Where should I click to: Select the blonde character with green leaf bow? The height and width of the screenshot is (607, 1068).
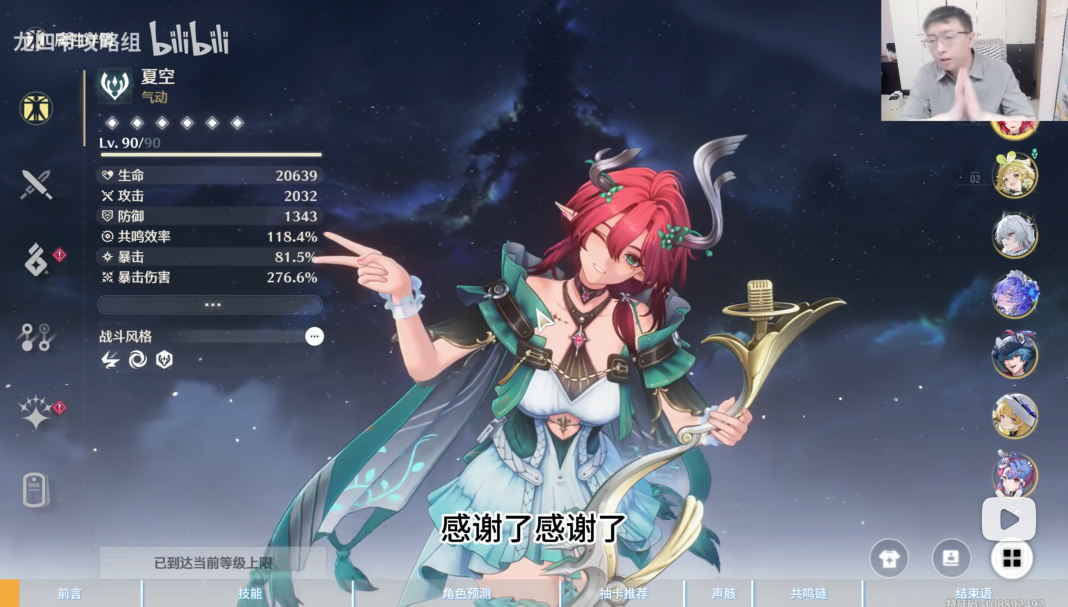pos(1014,176)
